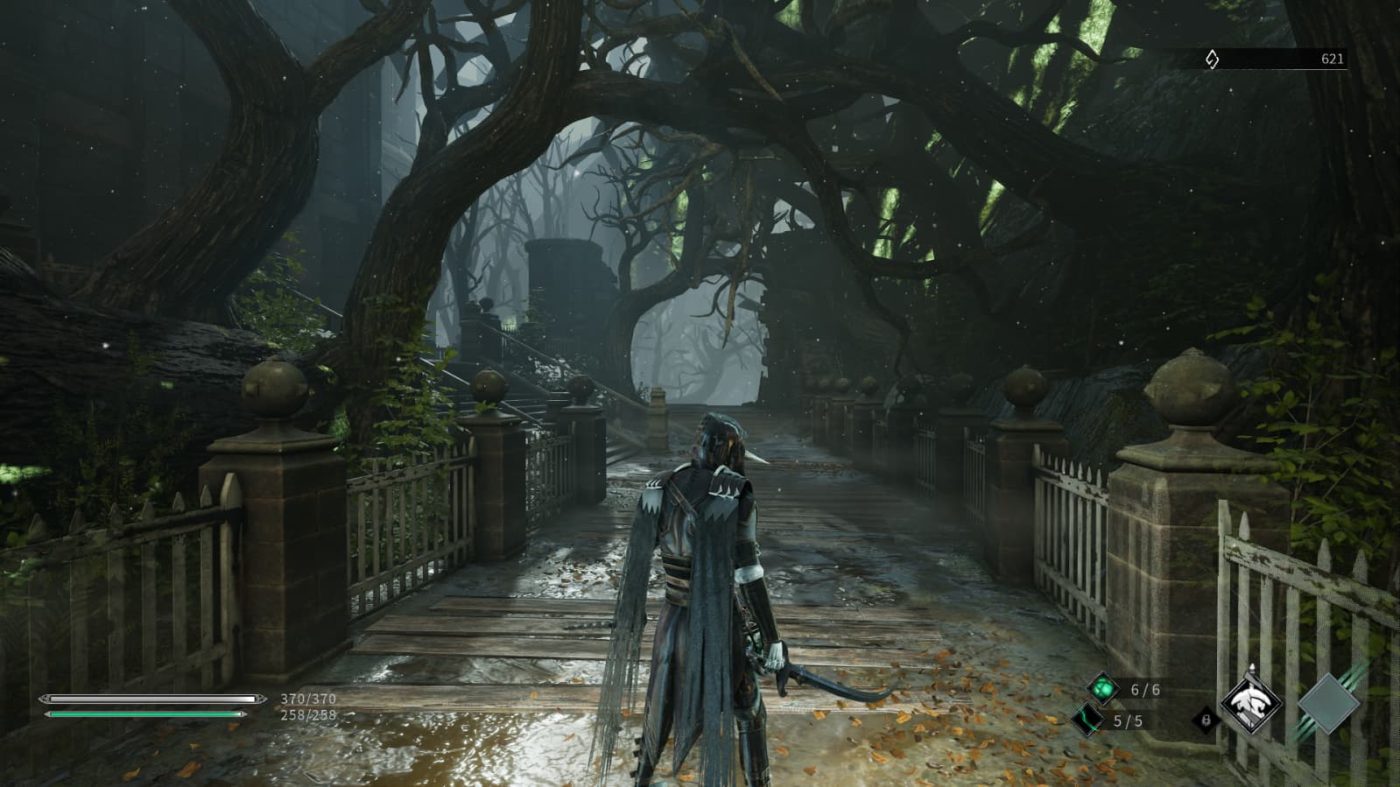This screenshot has width=1400, height=787.
Task: Expand the consumables group above the 5/5 item
Action: point(1102,690)
